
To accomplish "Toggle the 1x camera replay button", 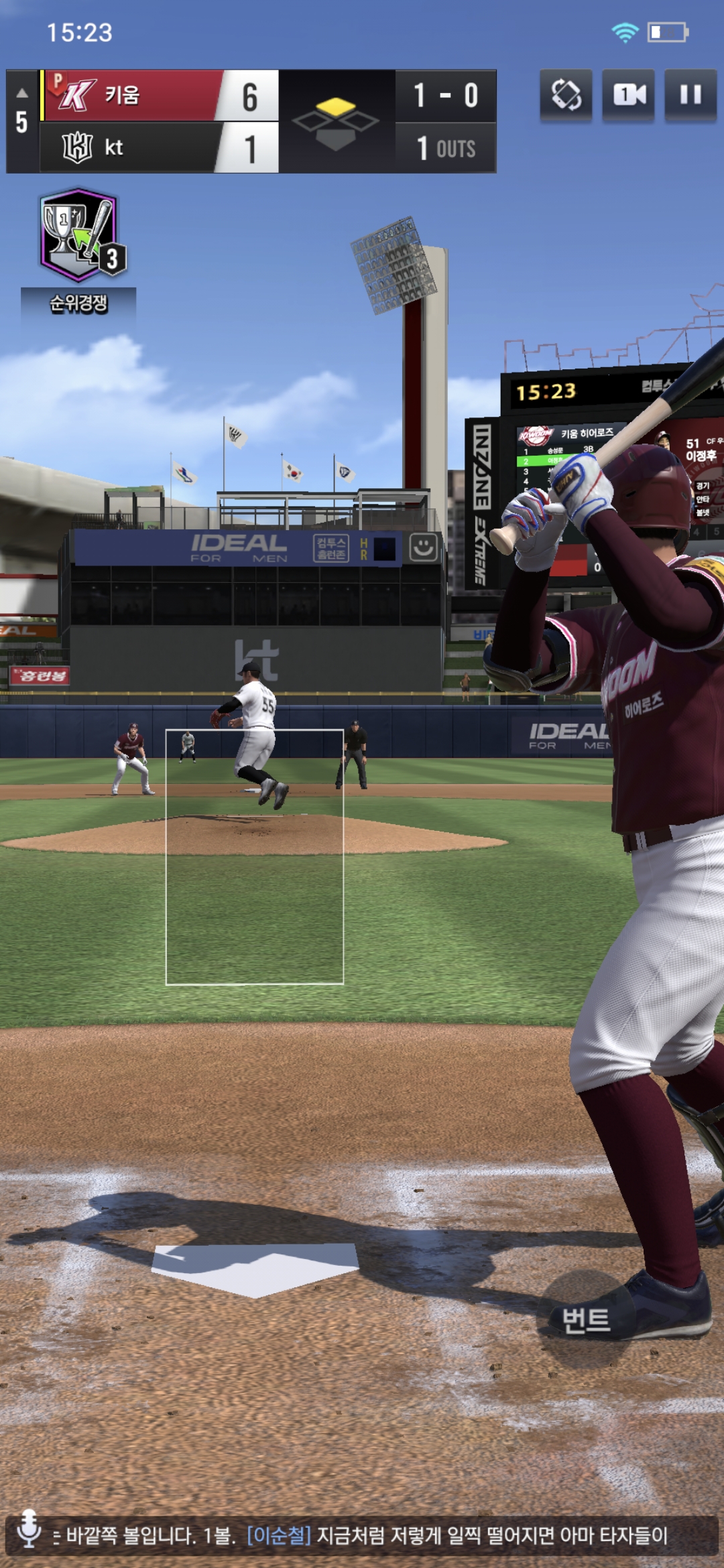I will (629, 94).
